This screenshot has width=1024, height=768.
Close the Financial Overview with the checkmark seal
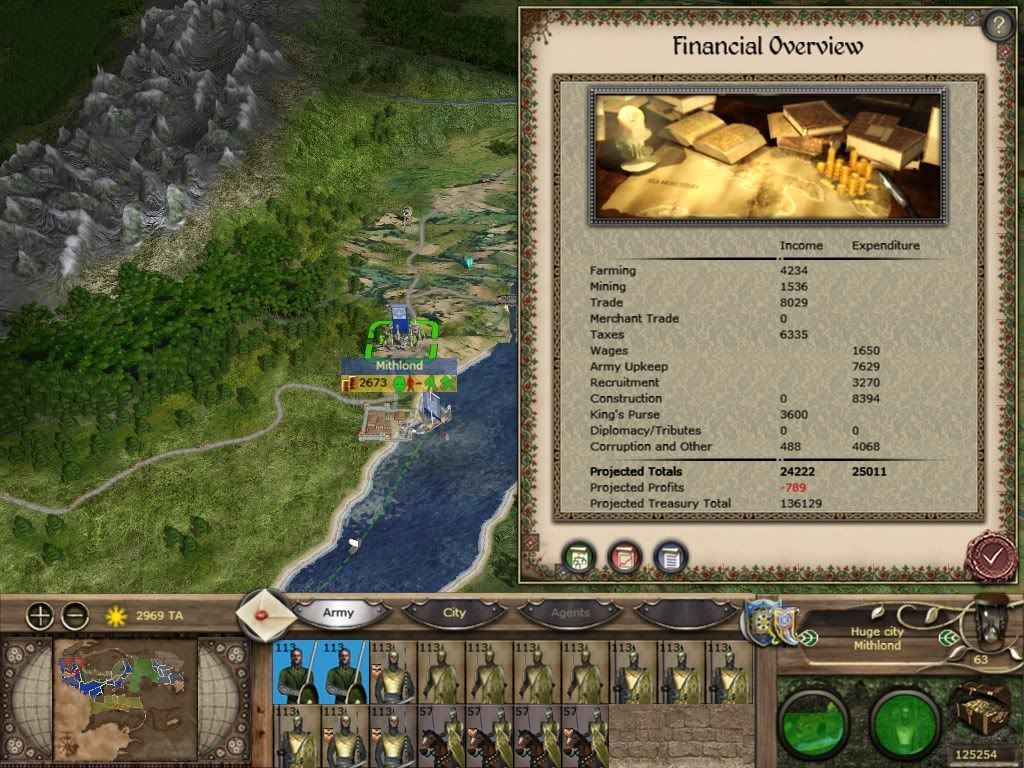(990, 557)
